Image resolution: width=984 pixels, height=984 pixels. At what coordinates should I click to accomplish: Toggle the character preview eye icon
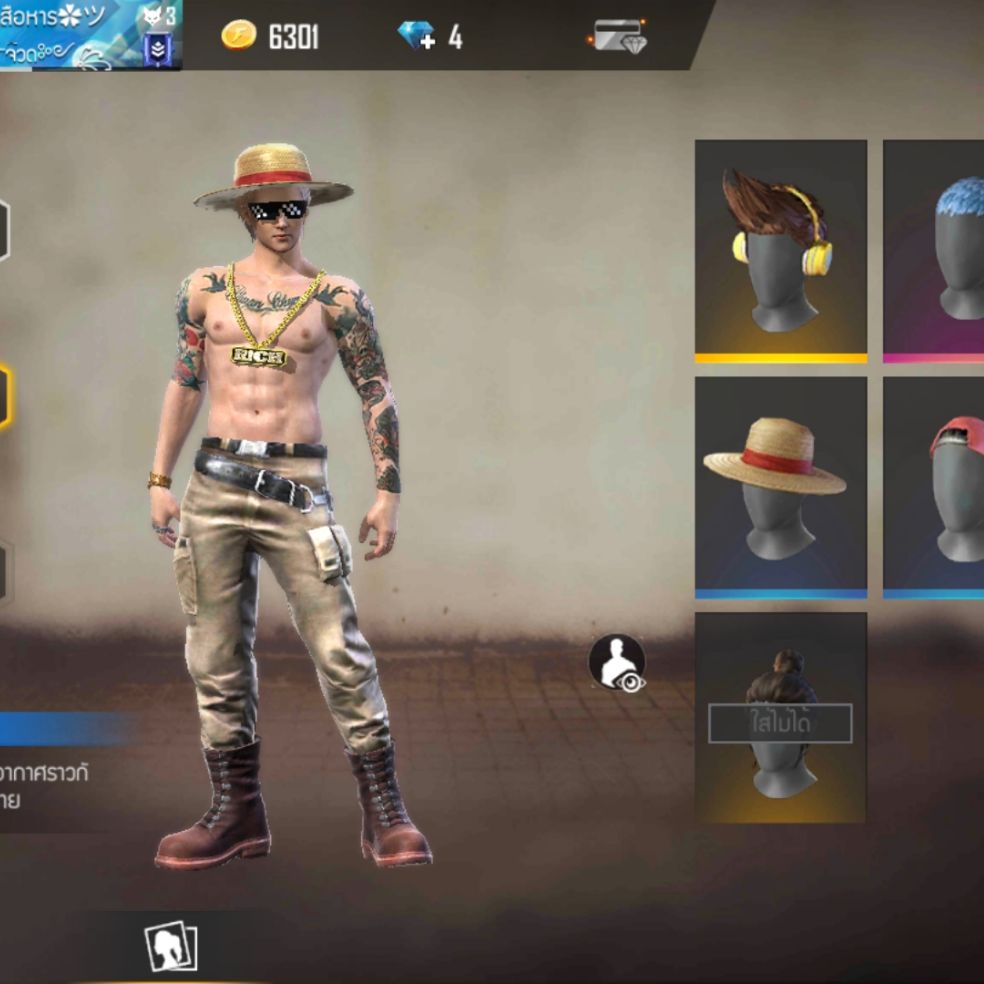pos(617,663)
